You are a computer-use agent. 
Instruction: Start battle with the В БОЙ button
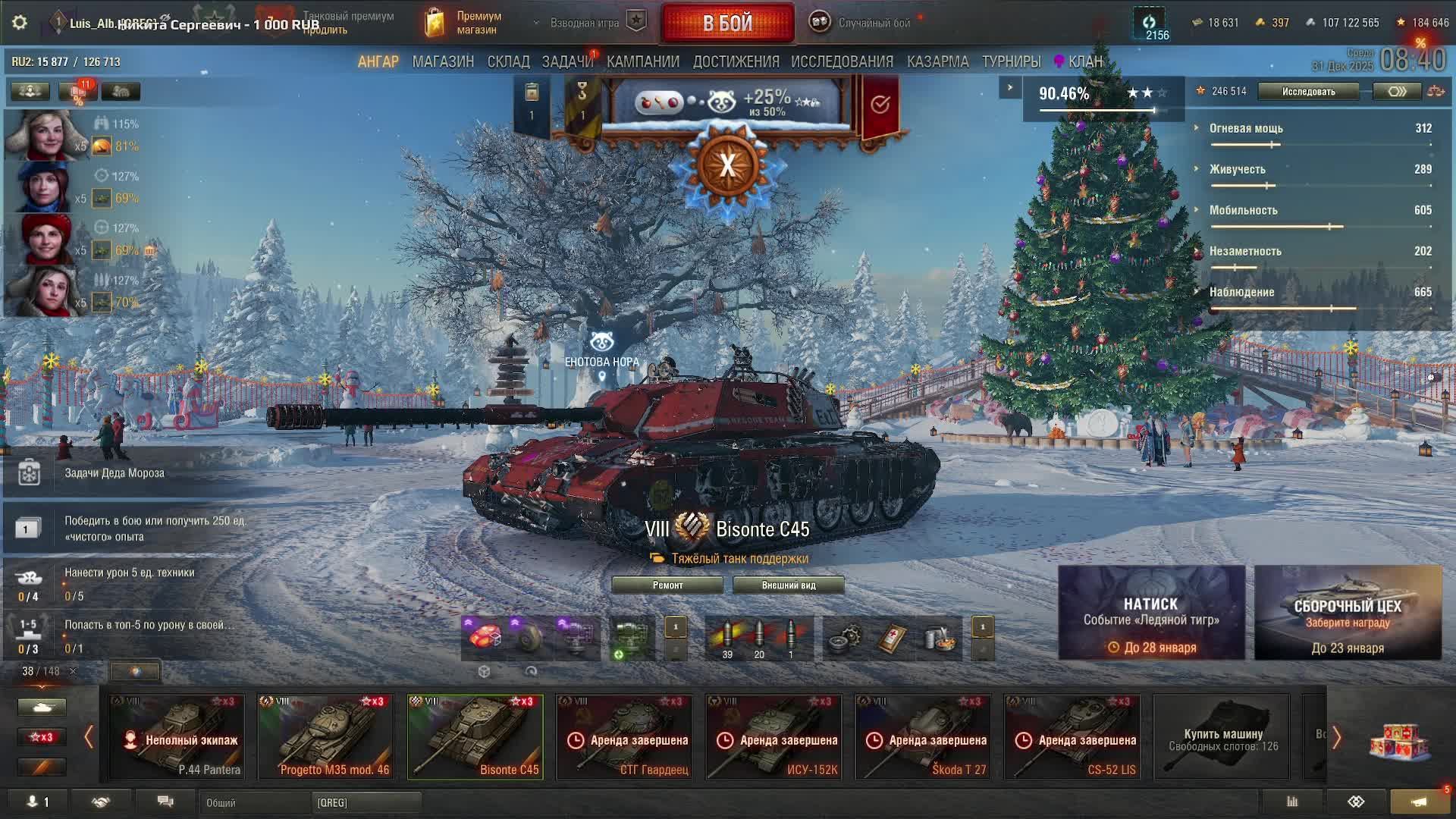coord(727,24)
